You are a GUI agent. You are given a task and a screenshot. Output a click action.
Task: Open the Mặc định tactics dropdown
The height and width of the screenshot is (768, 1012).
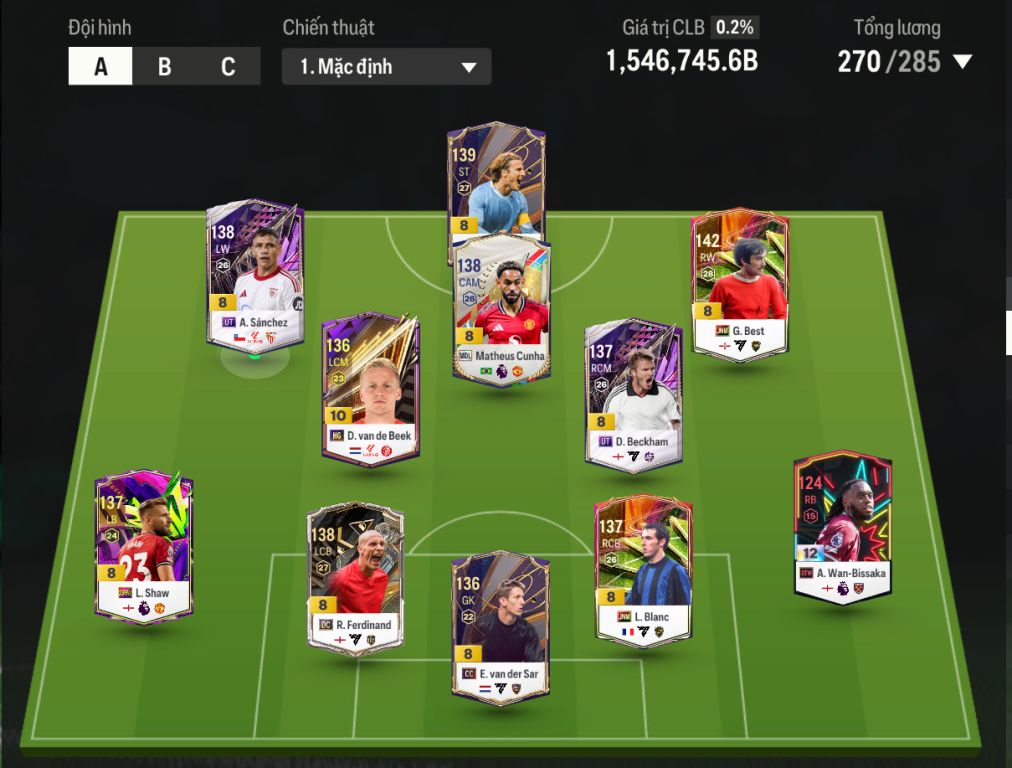pyautogui.click(x=386, y=67)
